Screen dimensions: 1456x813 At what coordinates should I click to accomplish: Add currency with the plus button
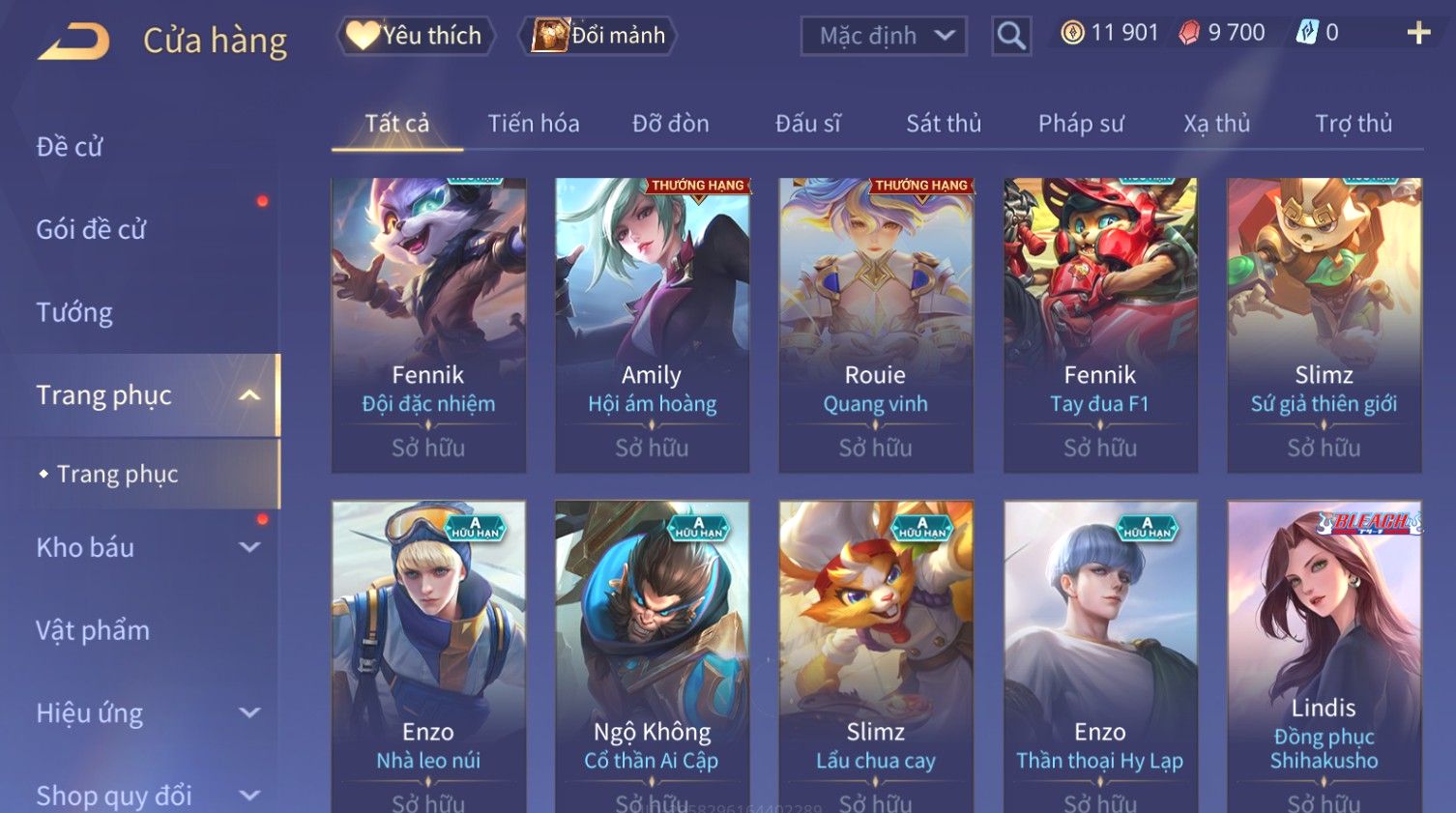tap(1418, 33)
